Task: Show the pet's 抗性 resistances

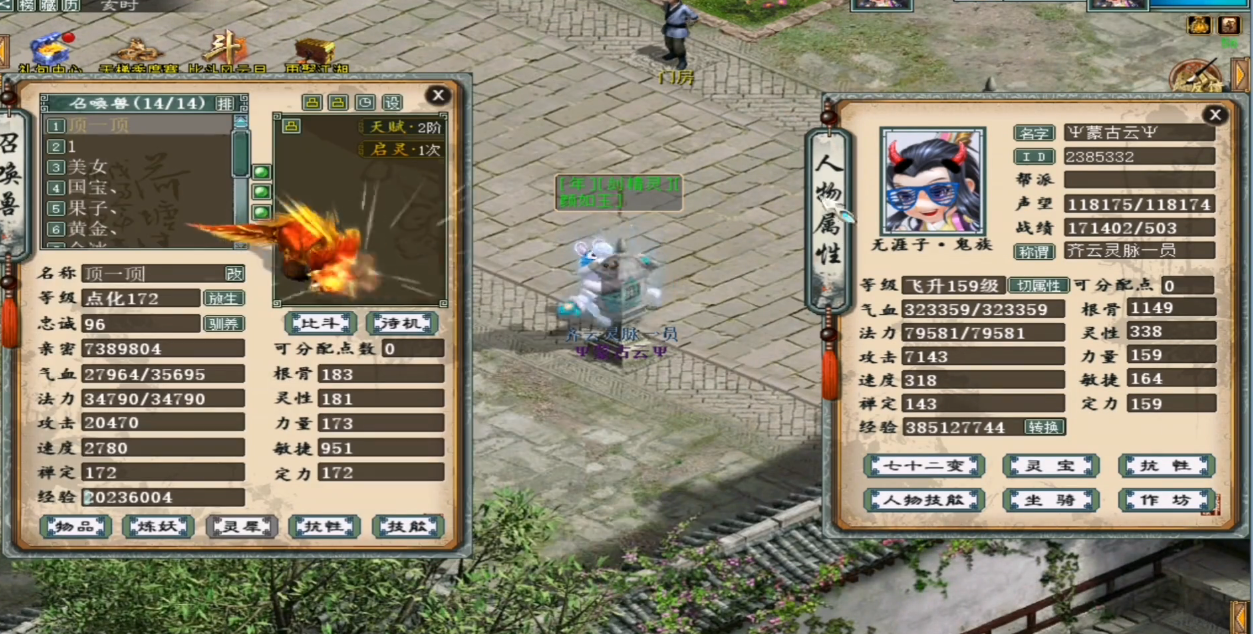Action: (324, 527)
